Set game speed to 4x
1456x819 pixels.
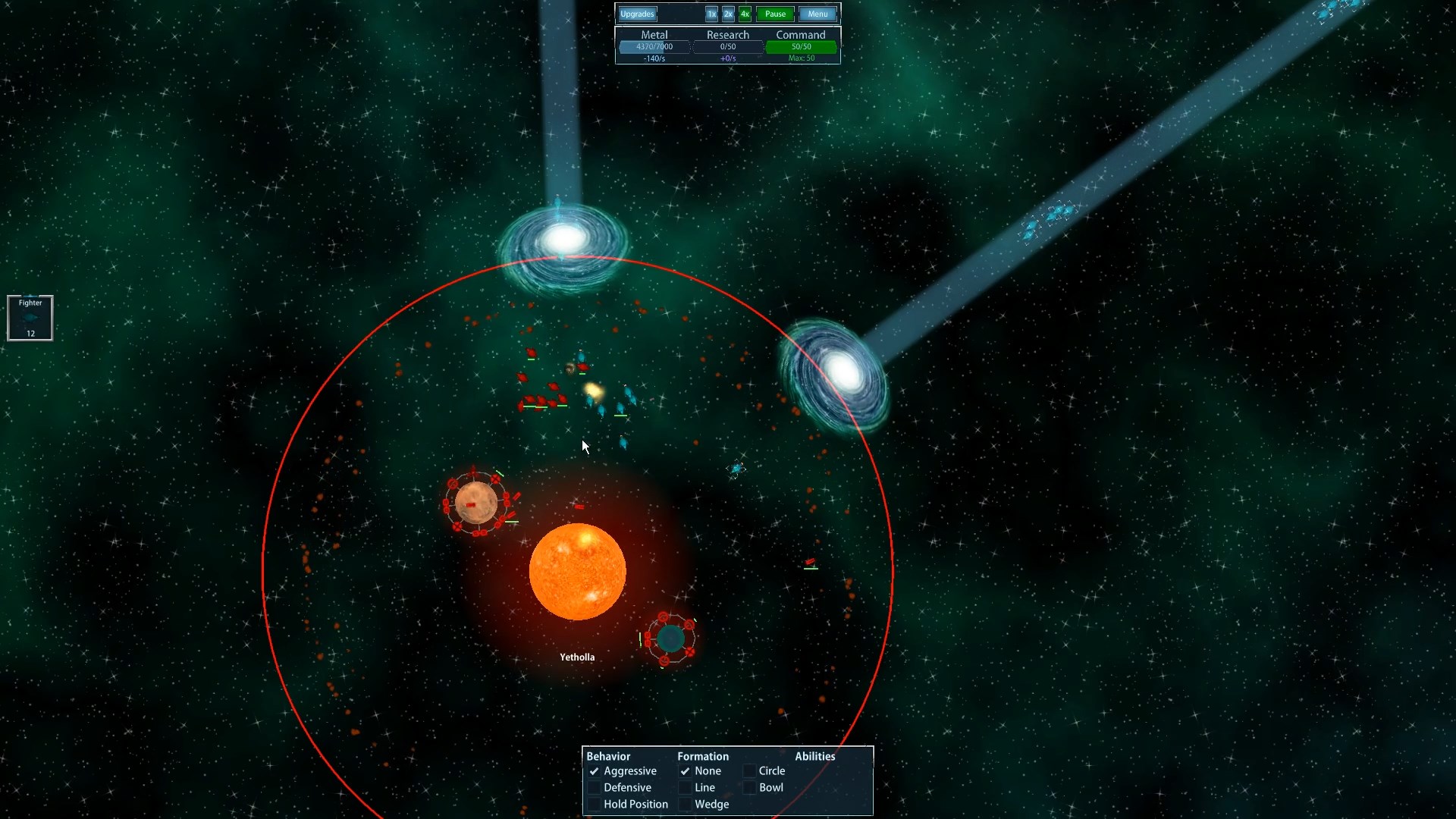[x=745, y=14]
